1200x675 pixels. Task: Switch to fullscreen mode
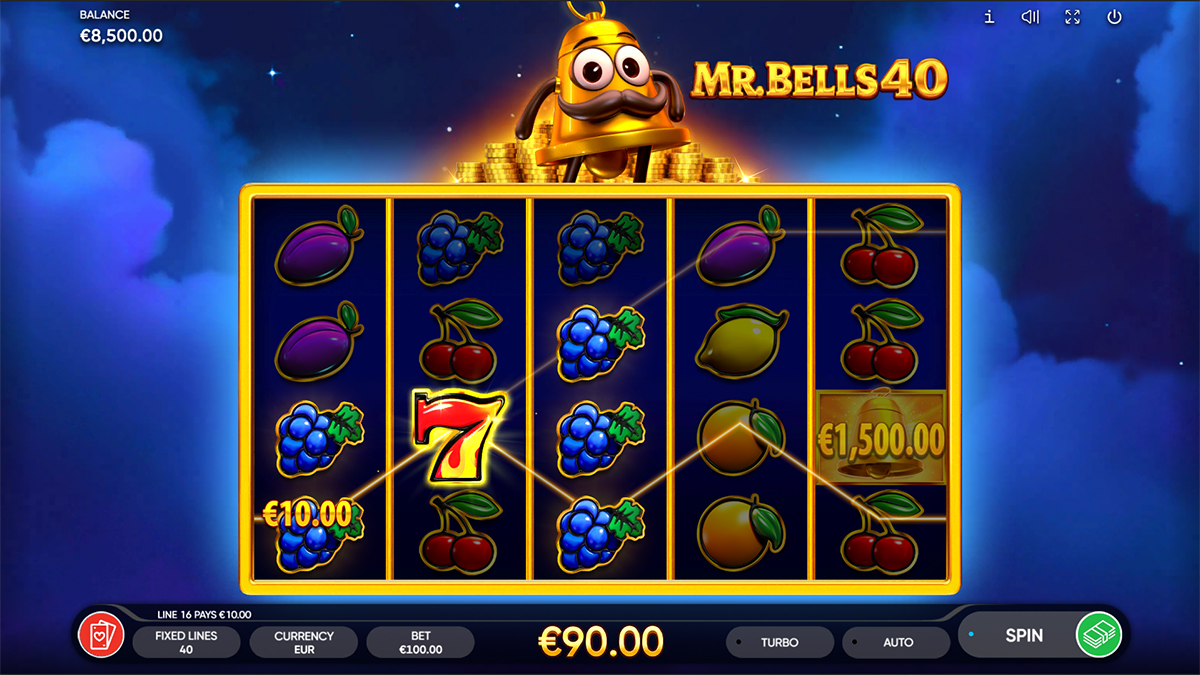[x=1072, y=17]
